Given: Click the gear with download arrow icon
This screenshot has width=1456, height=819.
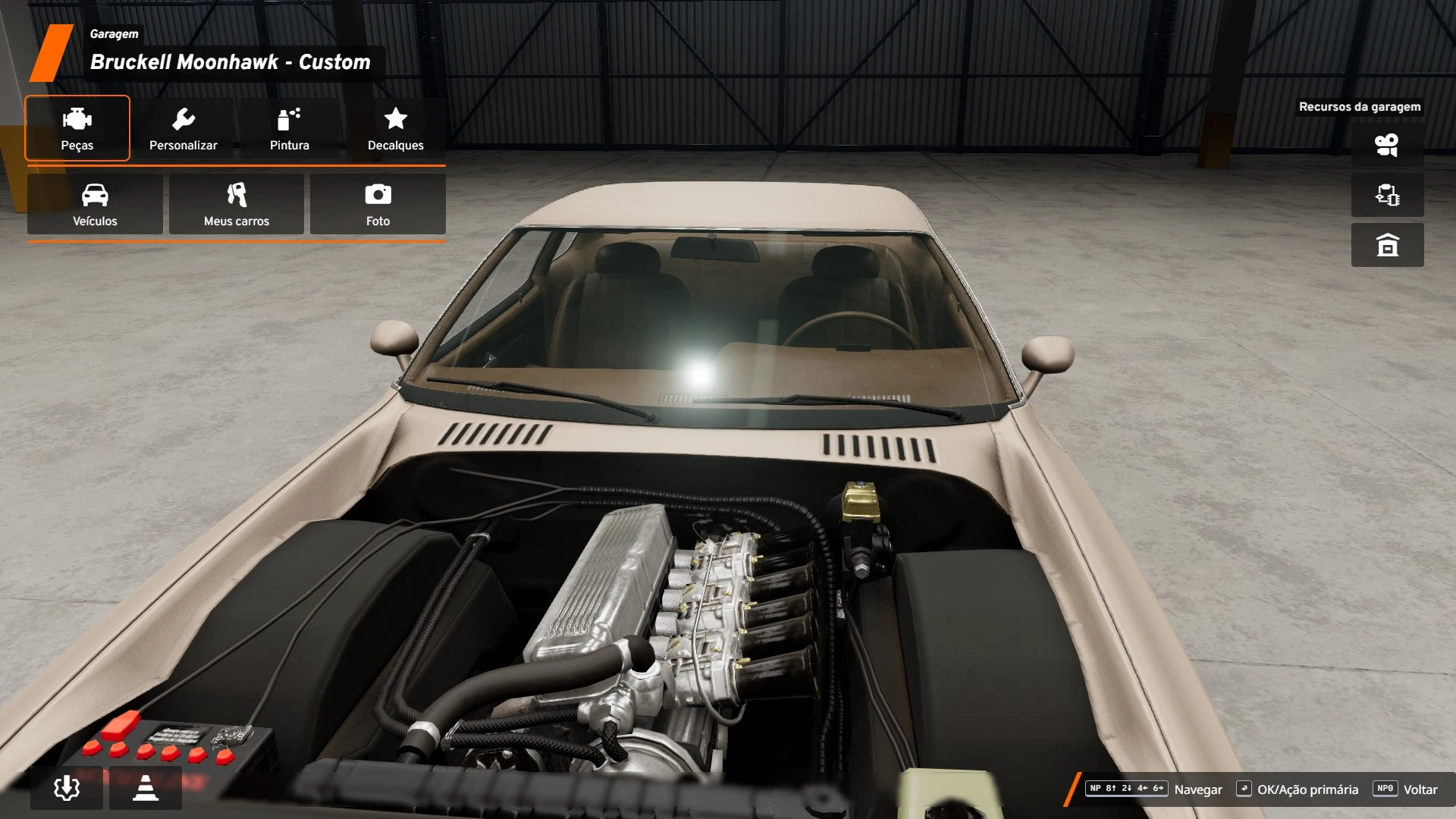Looking at the screenshot, I should 67,788.
